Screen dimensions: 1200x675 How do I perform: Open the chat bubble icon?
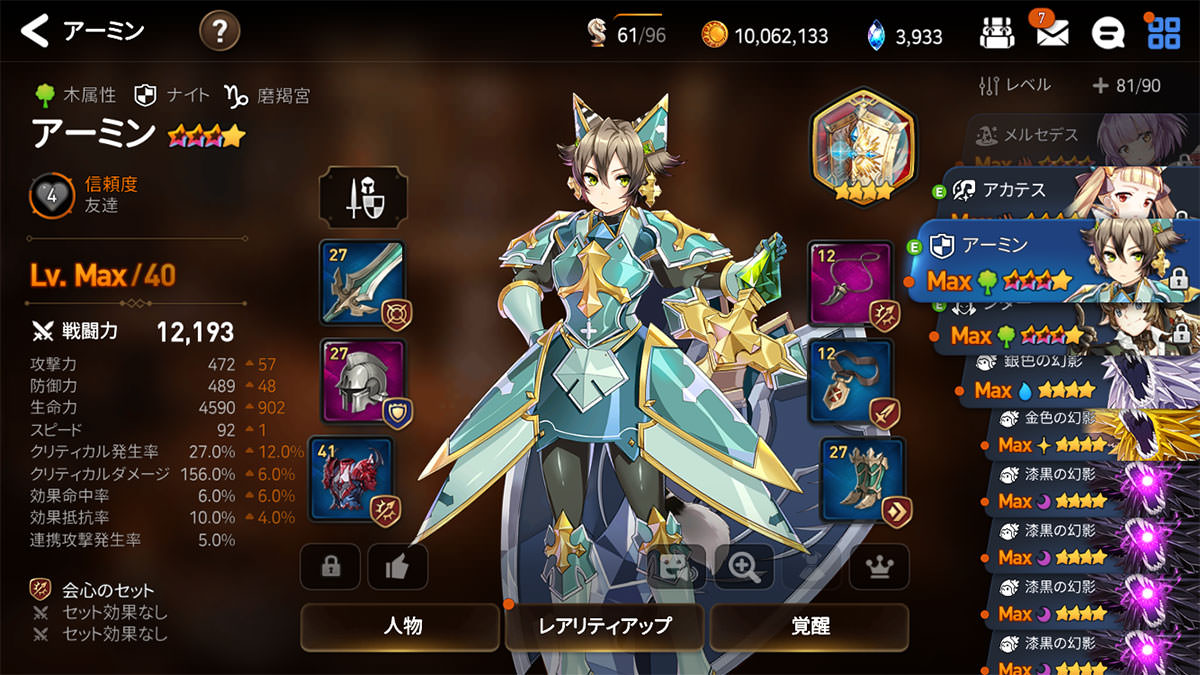point(1107,34)
